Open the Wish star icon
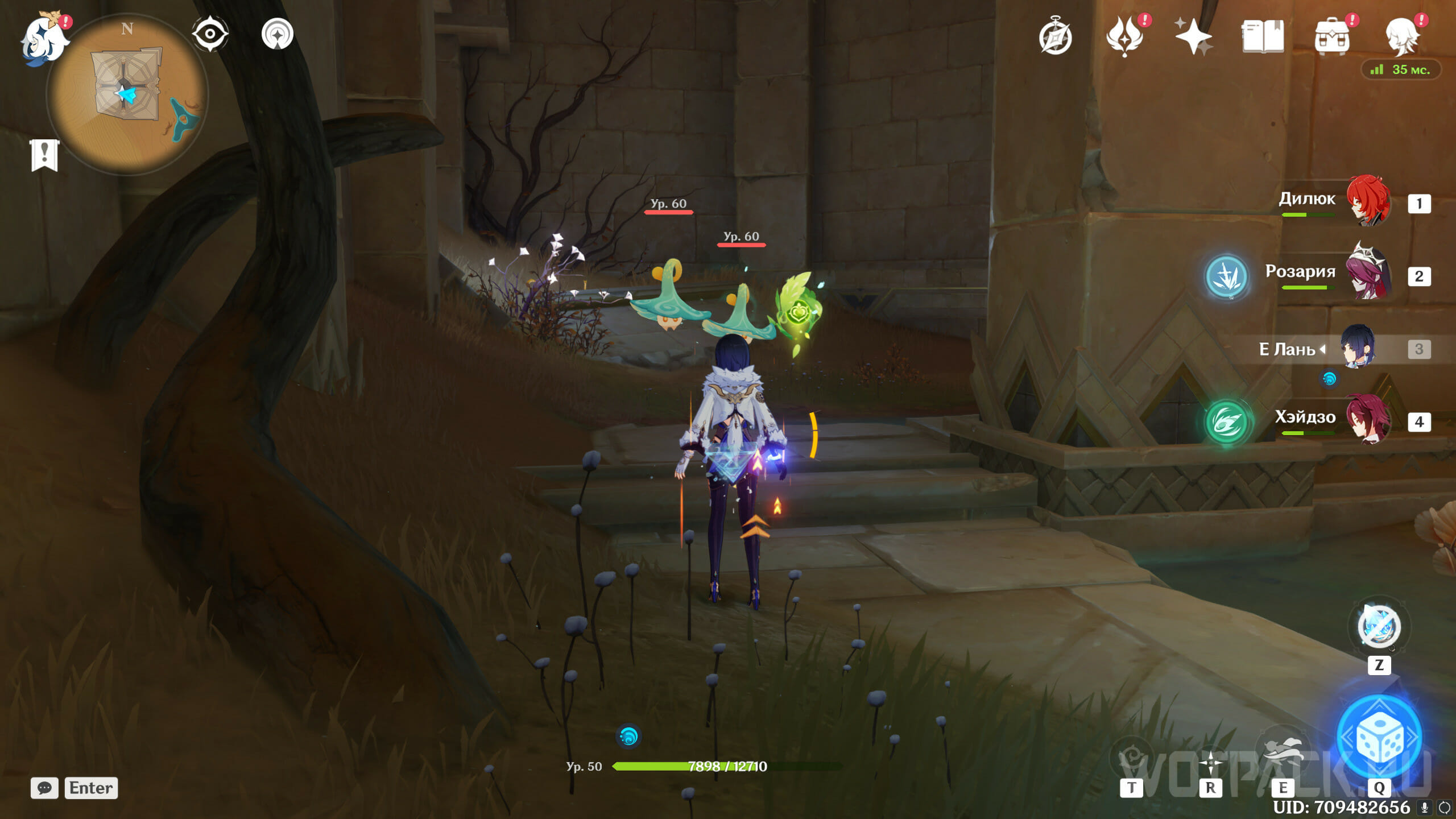 click(1193, 36)
